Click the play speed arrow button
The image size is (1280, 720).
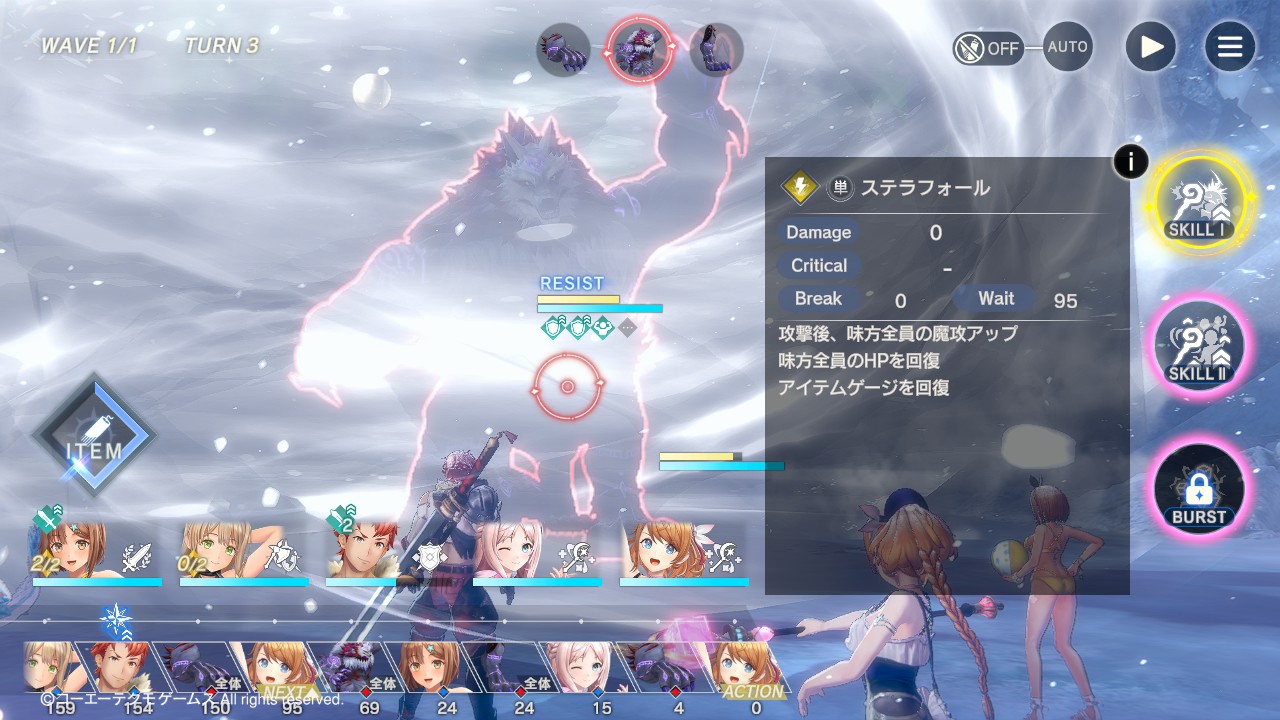point(1151,47)
